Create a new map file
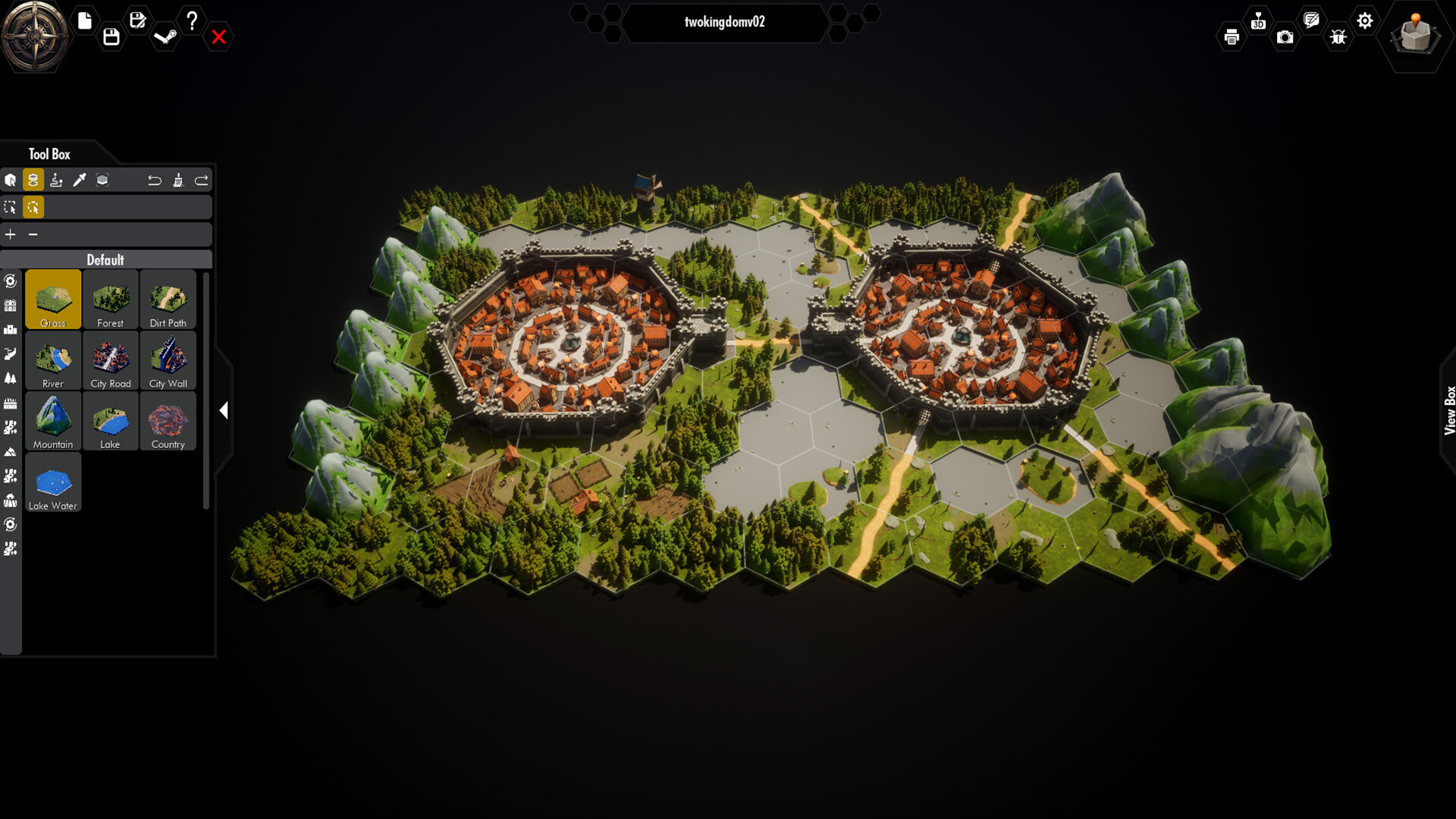This screenshot has width=1456, height=819. (83, 21)
